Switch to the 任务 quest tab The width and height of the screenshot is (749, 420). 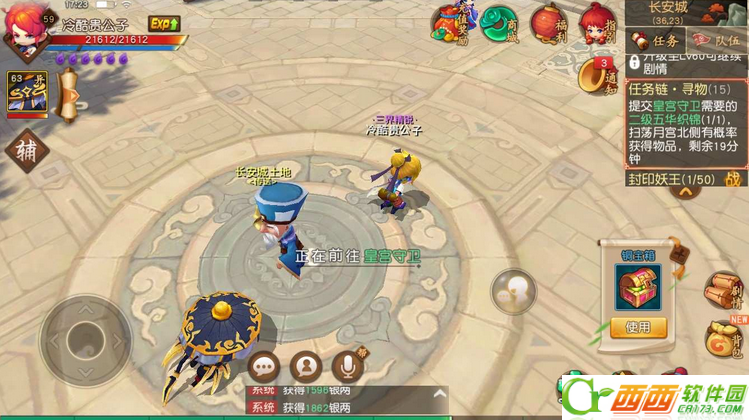tap(656, 41)
